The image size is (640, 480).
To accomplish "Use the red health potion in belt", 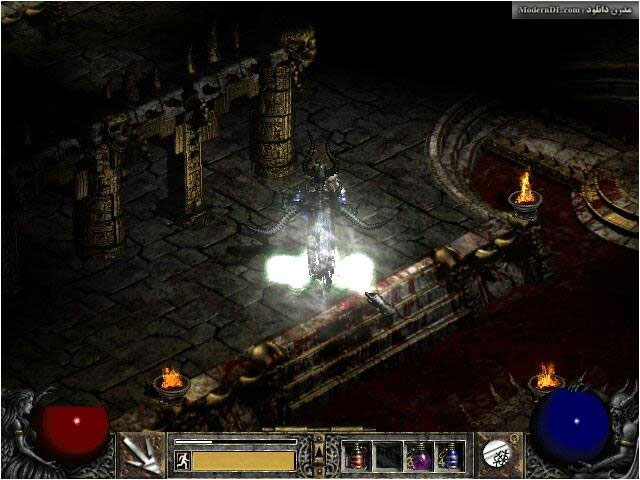I will [x=358, y=456].
